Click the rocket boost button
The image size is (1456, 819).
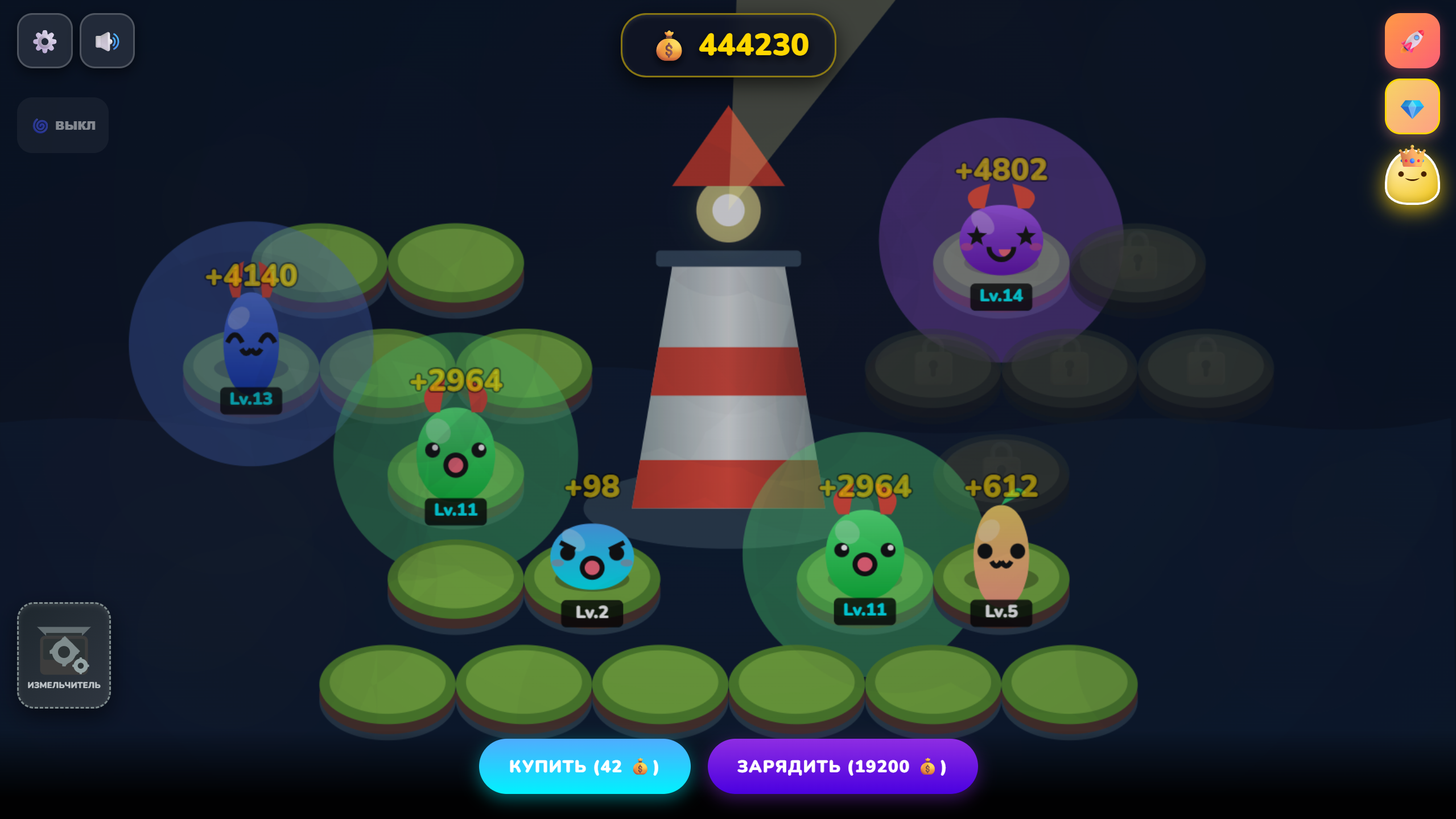(1412, 41)
